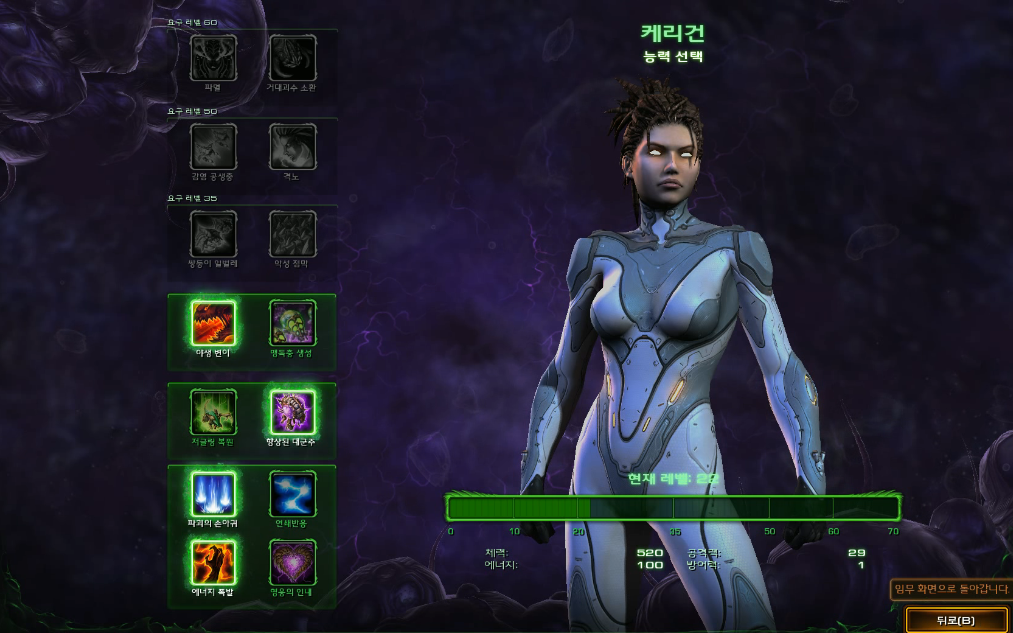
Task: Switch to the 연쇄반응 (Chain Reaction) ability
Action: coord(292,494)
